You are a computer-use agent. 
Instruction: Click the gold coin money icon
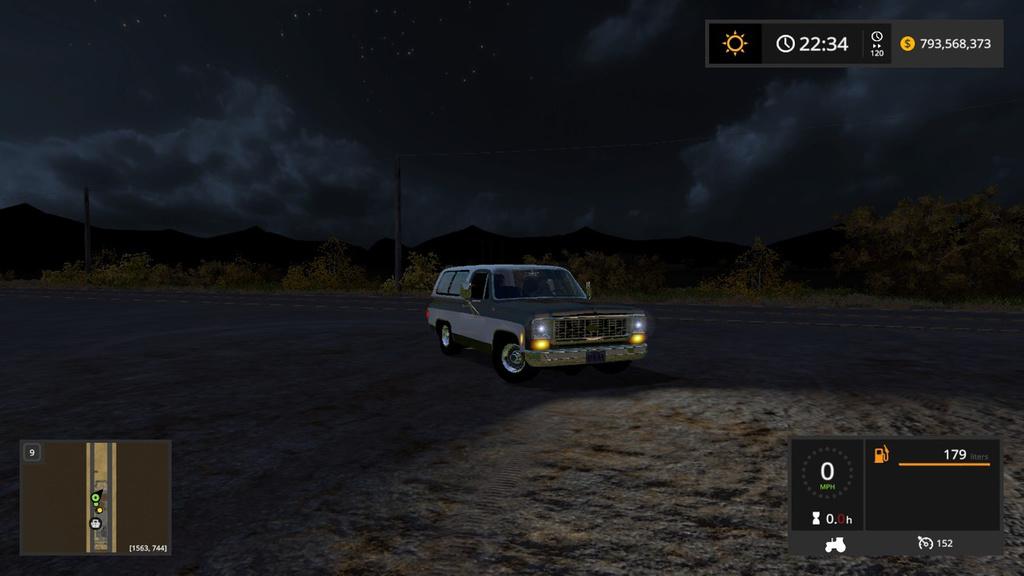point(908,44)
